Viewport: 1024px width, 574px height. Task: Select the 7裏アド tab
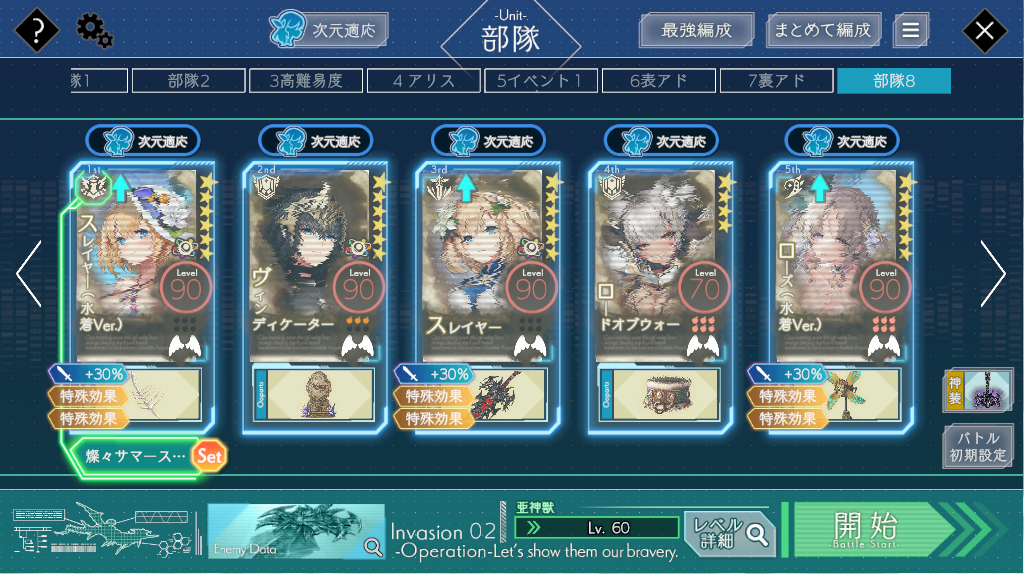click(x=777, y=81)
